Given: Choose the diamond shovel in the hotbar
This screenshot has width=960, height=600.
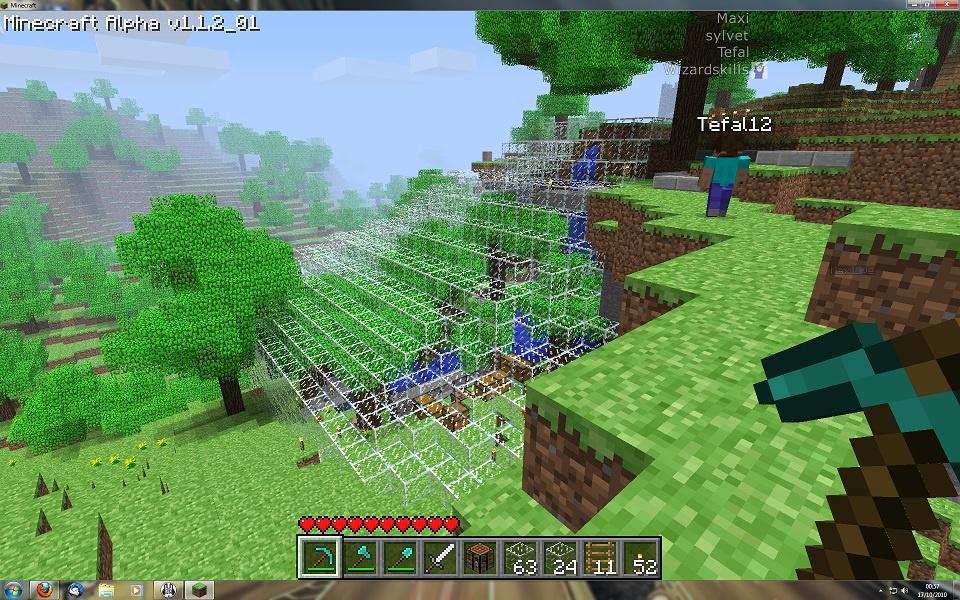Looking at the screenshot, I should pos(400,556).
